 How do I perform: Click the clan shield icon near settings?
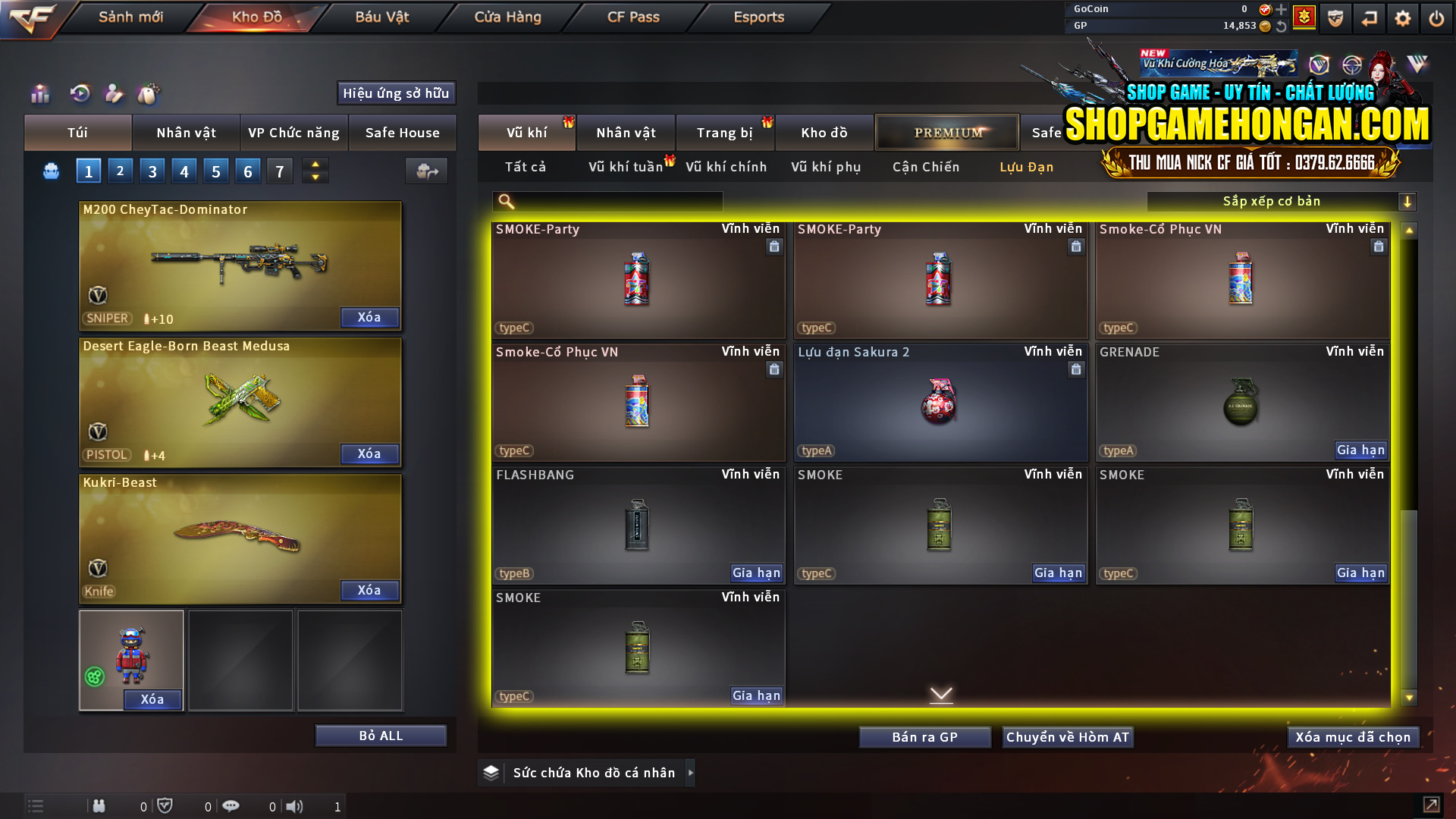[1335, 17]
